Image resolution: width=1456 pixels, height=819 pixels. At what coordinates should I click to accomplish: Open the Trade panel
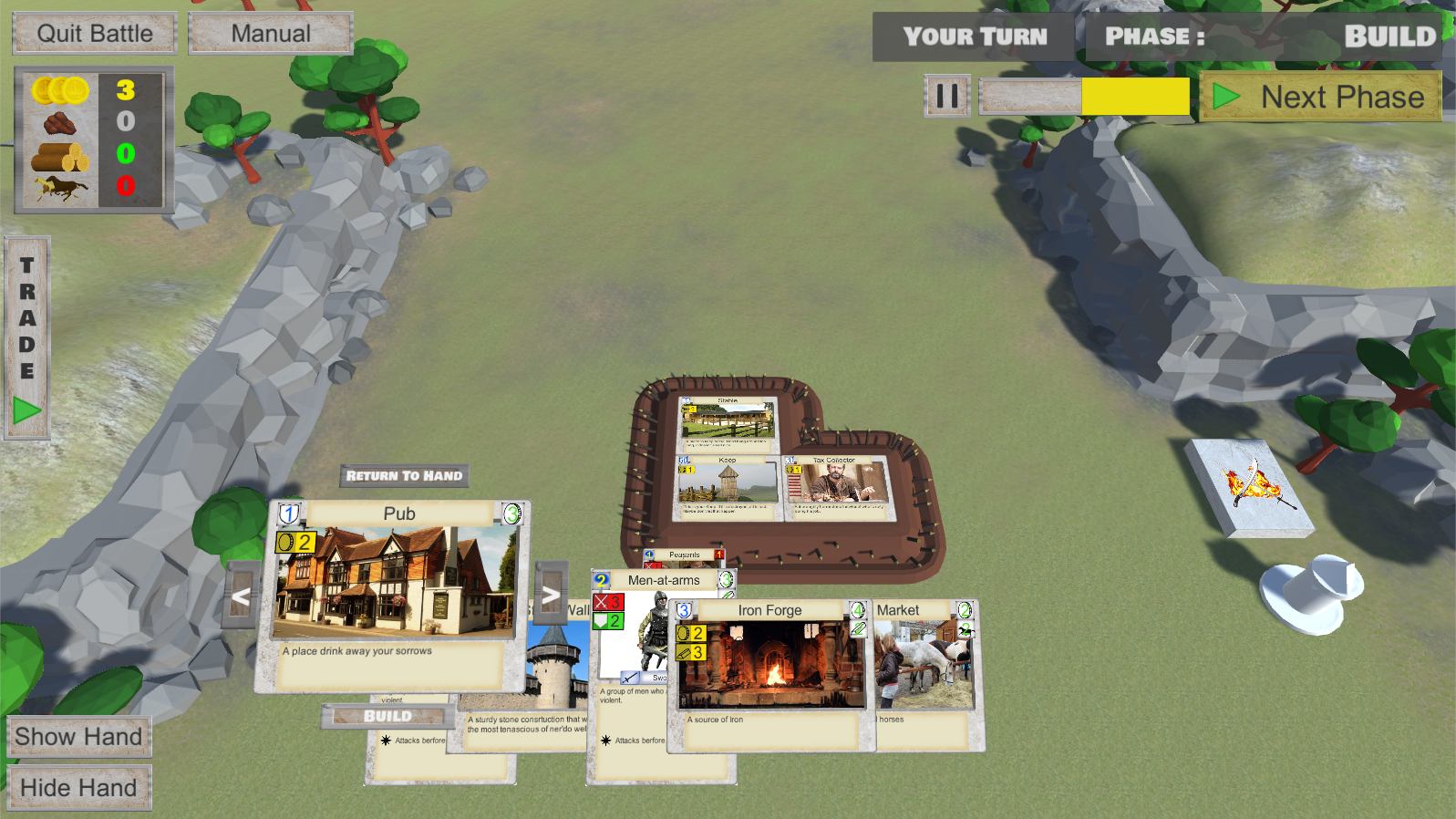click(27, 338)
